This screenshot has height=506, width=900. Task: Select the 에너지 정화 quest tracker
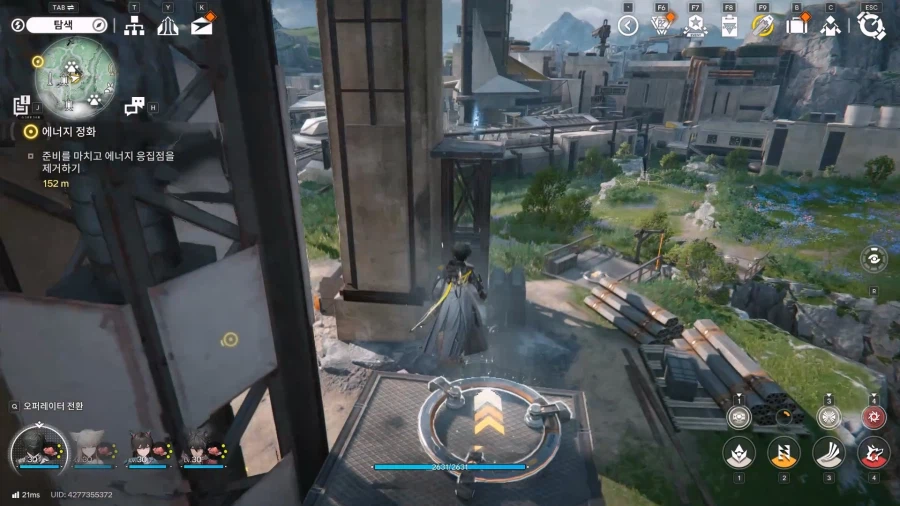[x=69, y=131]
